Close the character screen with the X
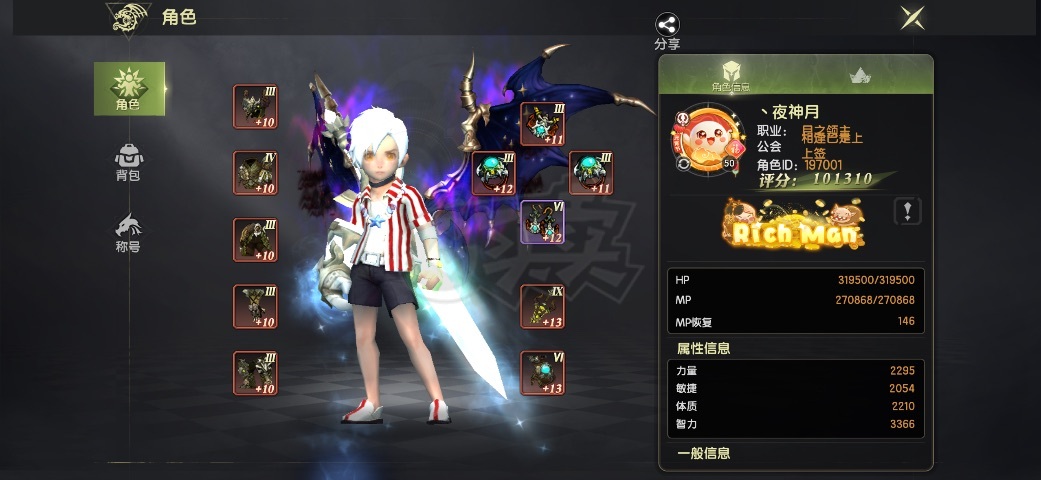This screenshot has height=480, width=1041. click(x=911, y=17)
